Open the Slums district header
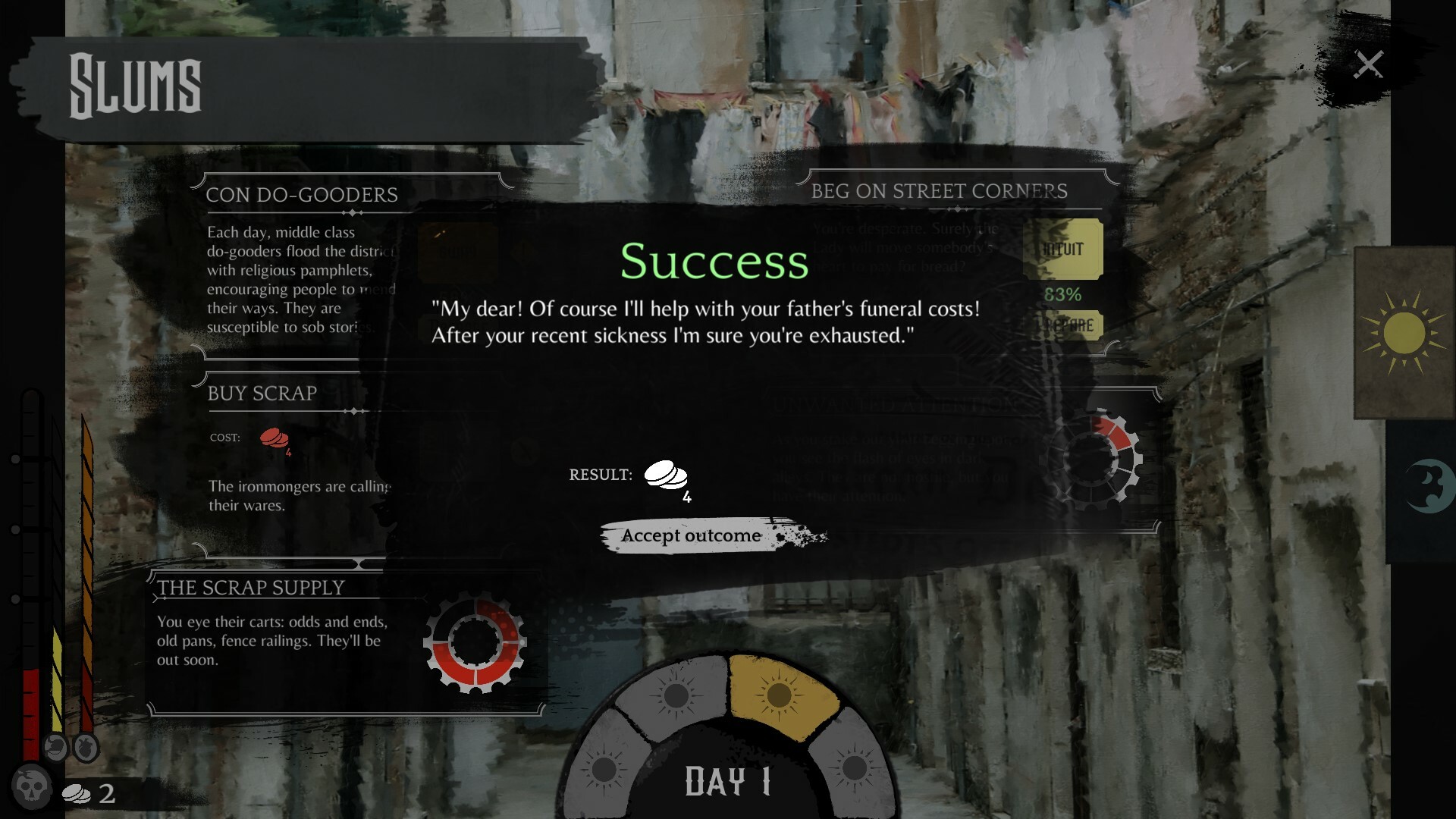This screenshot has height=819, width=1456. point(135,85)
